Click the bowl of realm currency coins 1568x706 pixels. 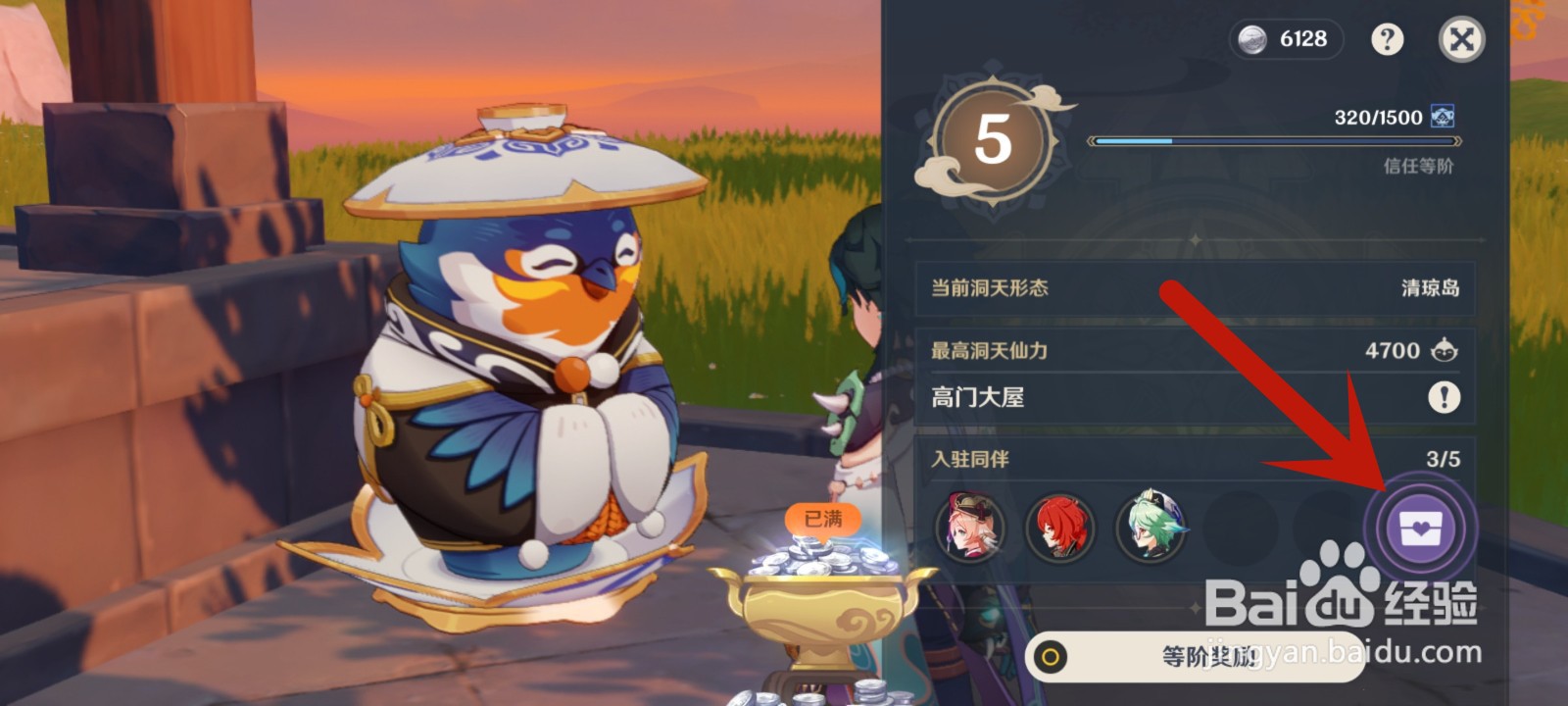pyautogui.click(x=823, y=603)
